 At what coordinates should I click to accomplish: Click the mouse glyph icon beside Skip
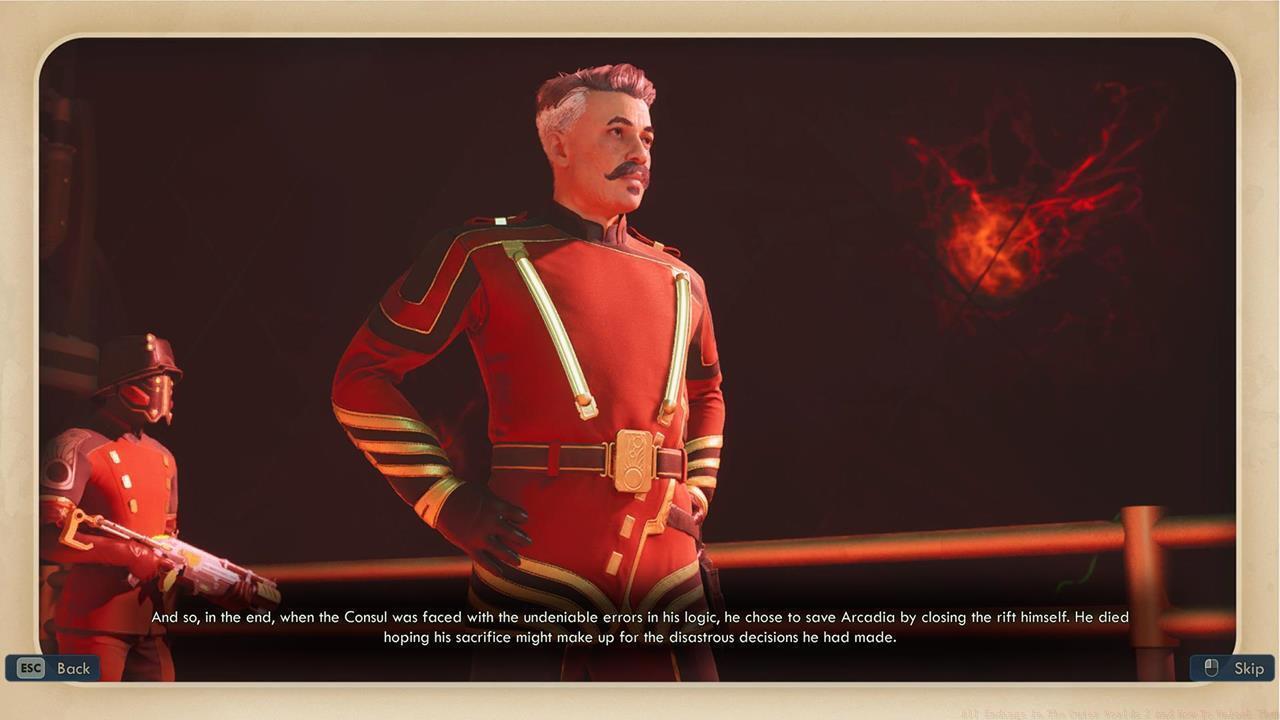coord(1209,667)
